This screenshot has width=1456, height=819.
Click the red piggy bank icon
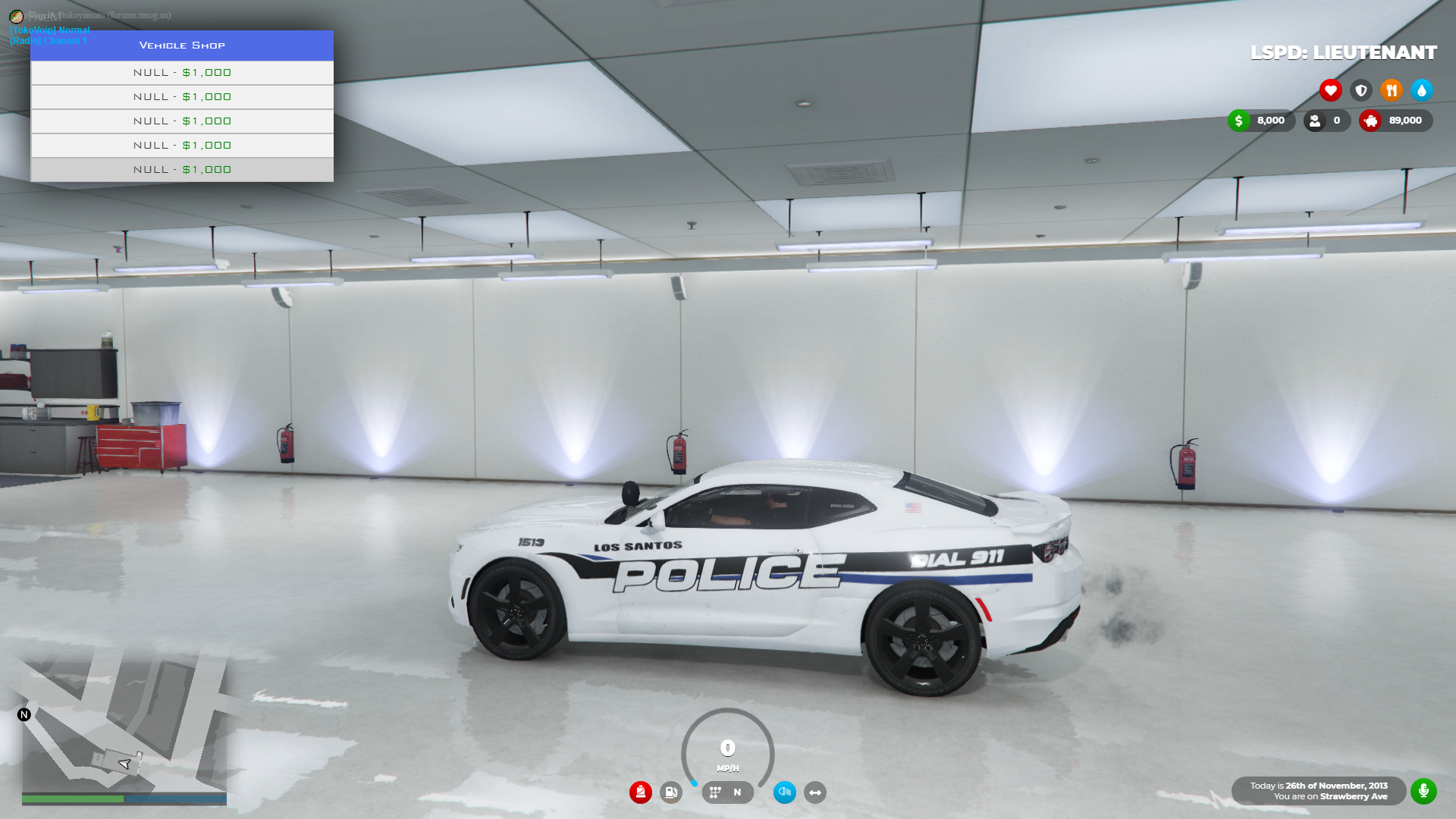1370,121
